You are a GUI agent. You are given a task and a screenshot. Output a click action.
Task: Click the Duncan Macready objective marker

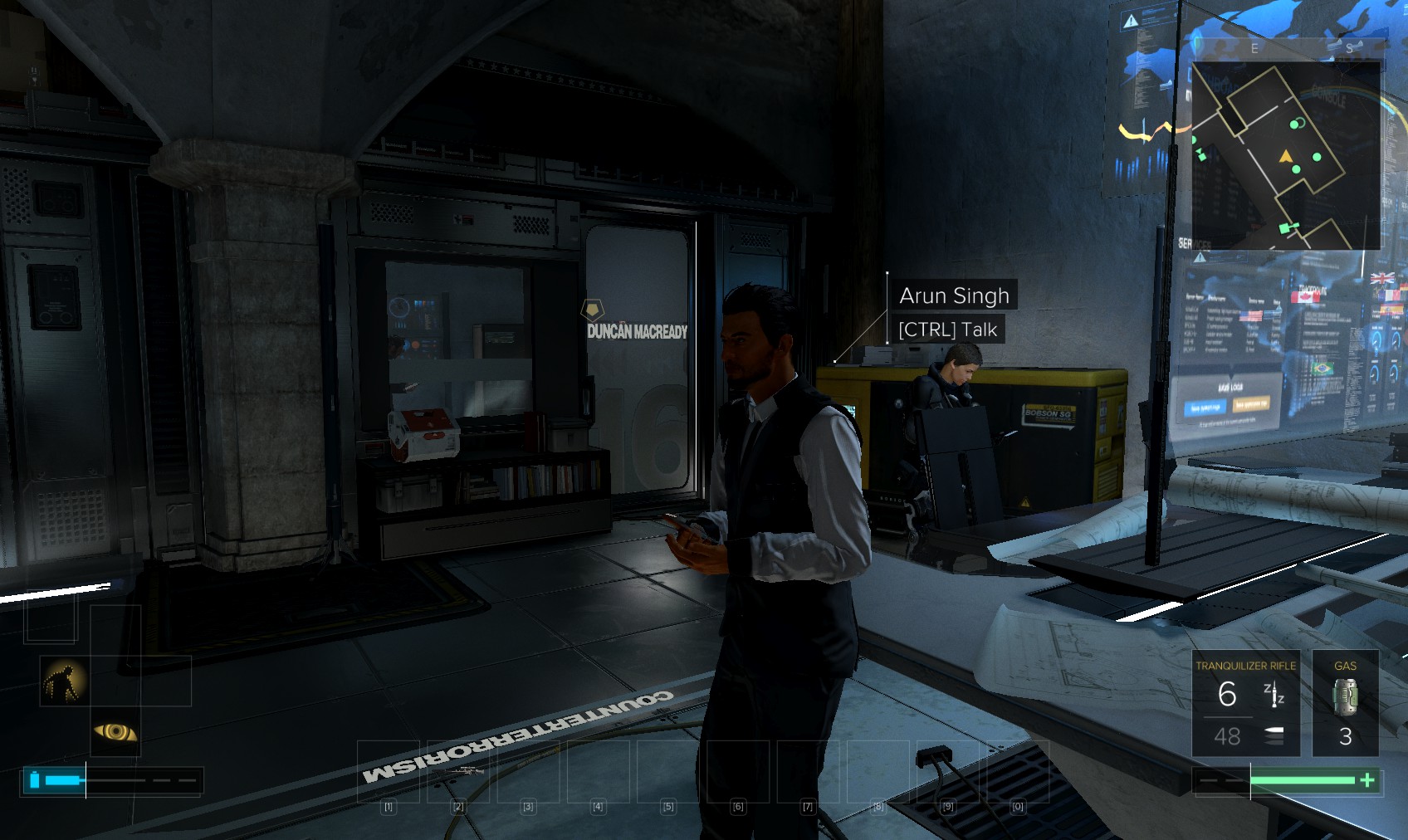pos(591,311)
